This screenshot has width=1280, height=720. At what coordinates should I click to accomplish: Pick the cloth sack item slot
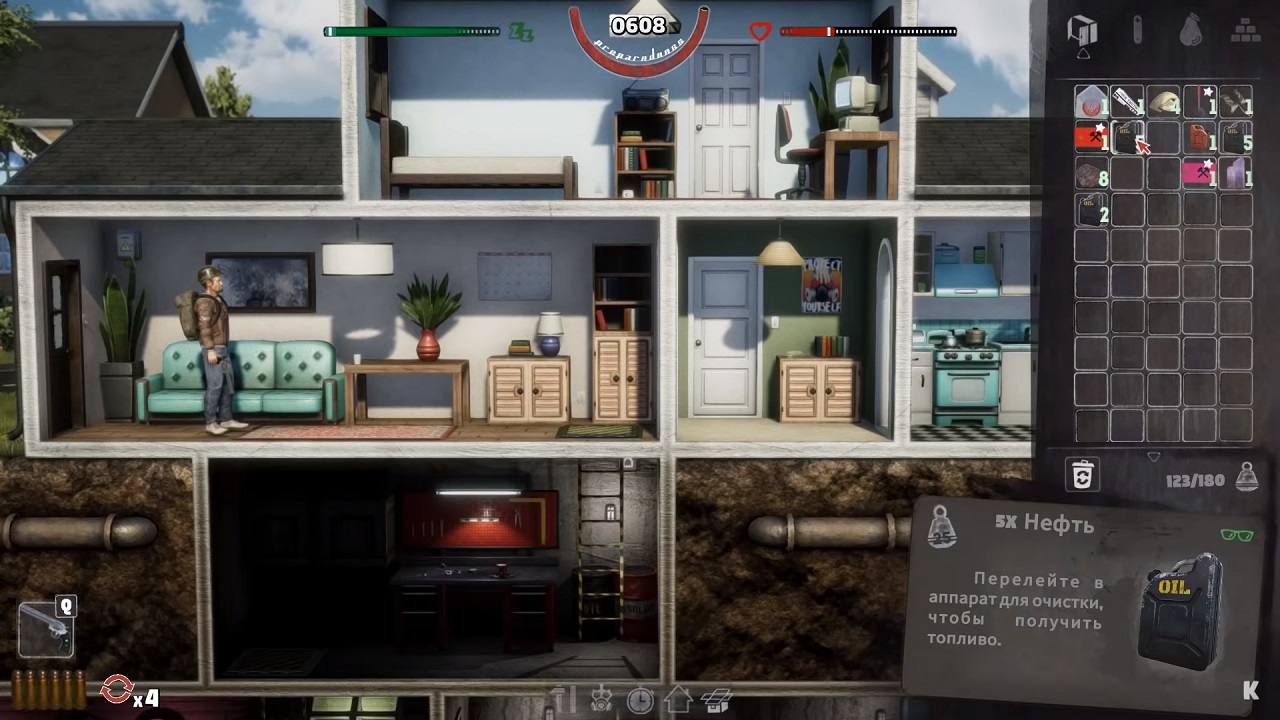click(x=1163, y=102)
